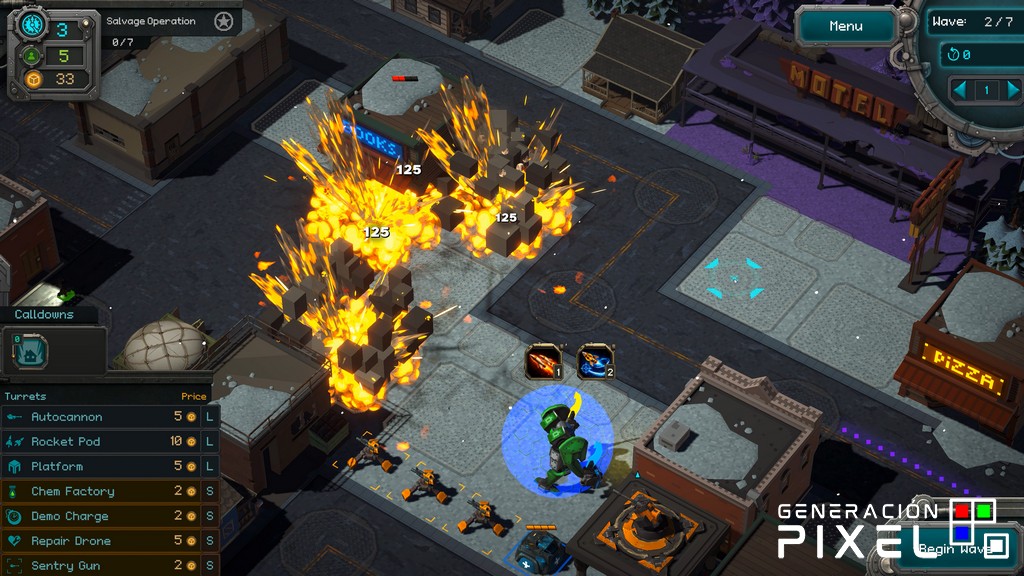
Task: Use the blue rocket ability icon
Action: 596,362
